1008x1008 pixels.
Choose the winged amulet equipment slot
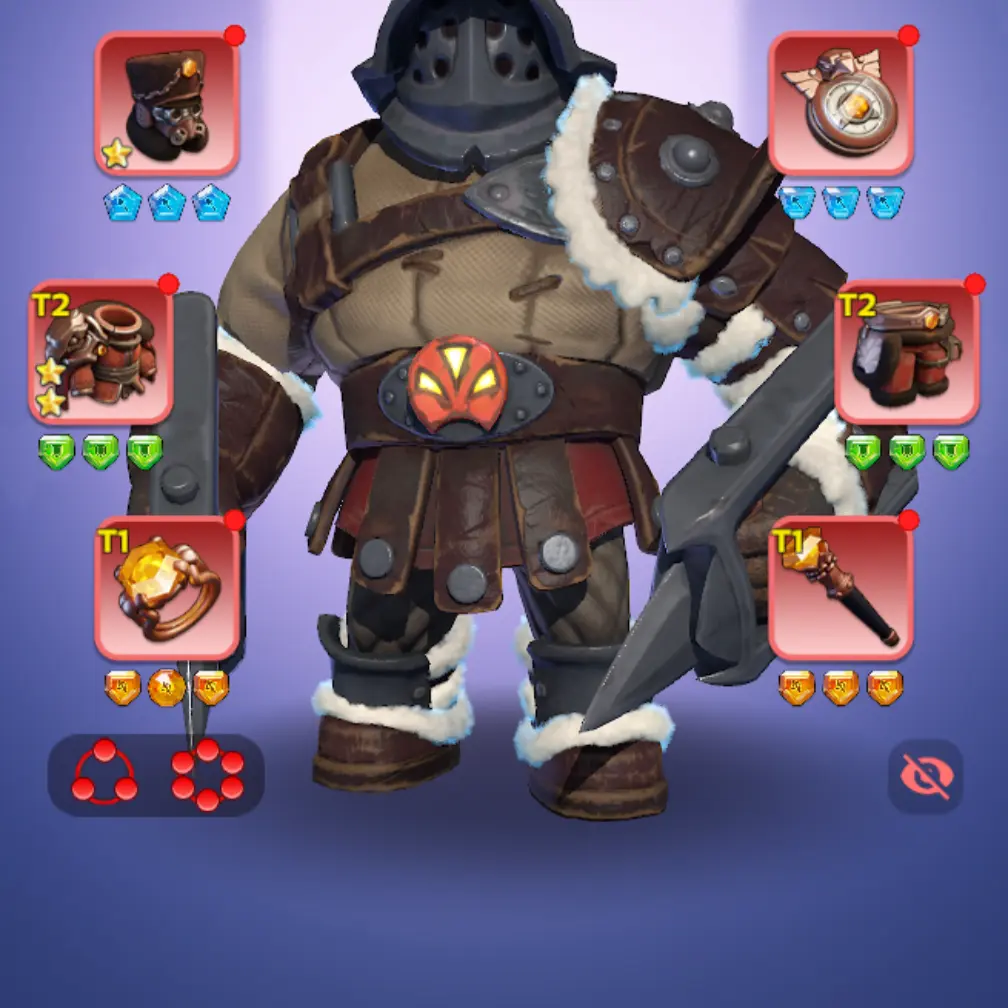[840, 103]
